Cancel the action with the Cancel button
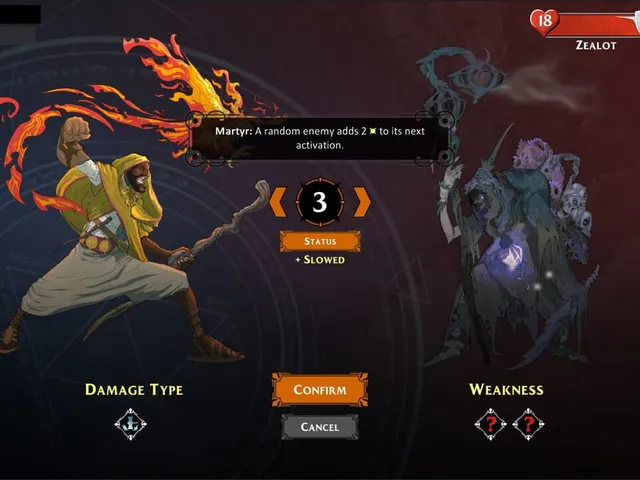Image resolution: width=640 pixels, height=480 pixels. pyautogui.click(x=320, y=427)
